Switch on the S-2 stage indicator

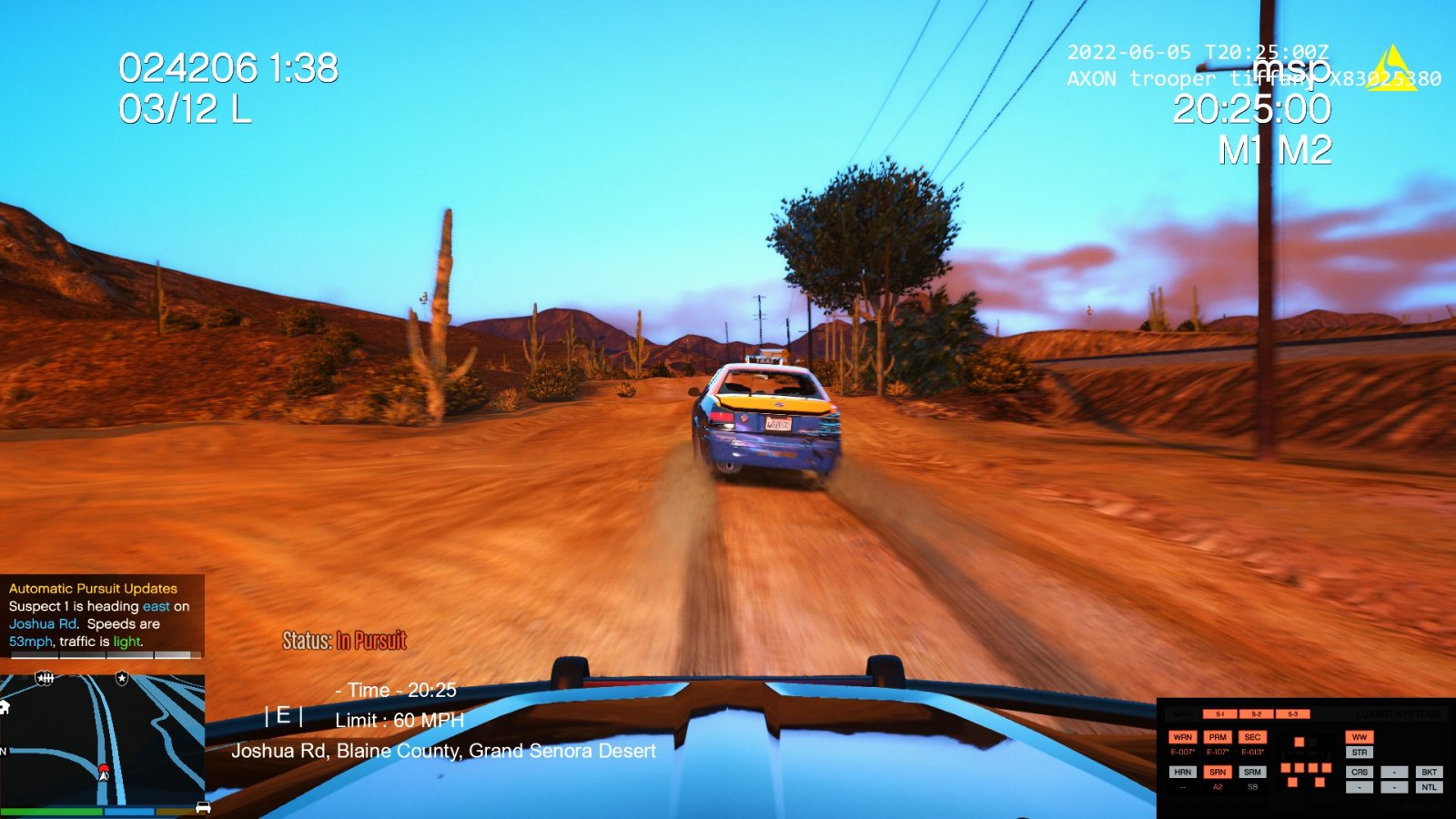coord(1256,714)
